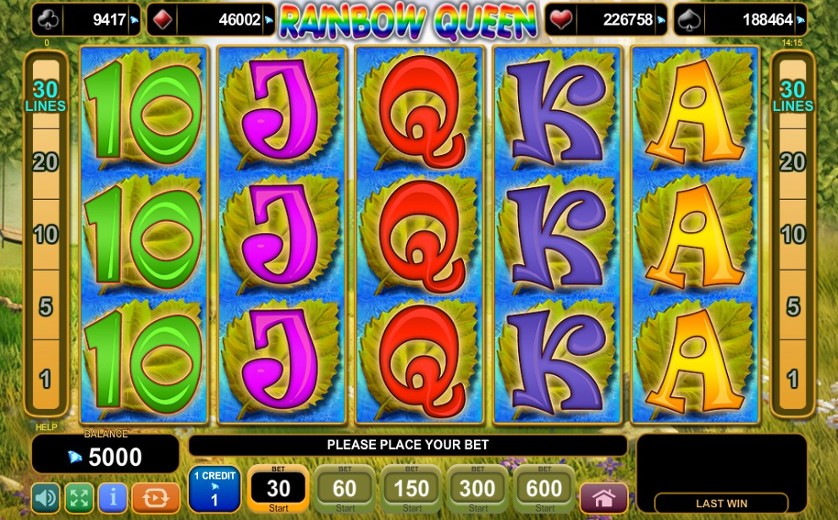Set 5 lines on left selector
838x520 pixels.
45,307
